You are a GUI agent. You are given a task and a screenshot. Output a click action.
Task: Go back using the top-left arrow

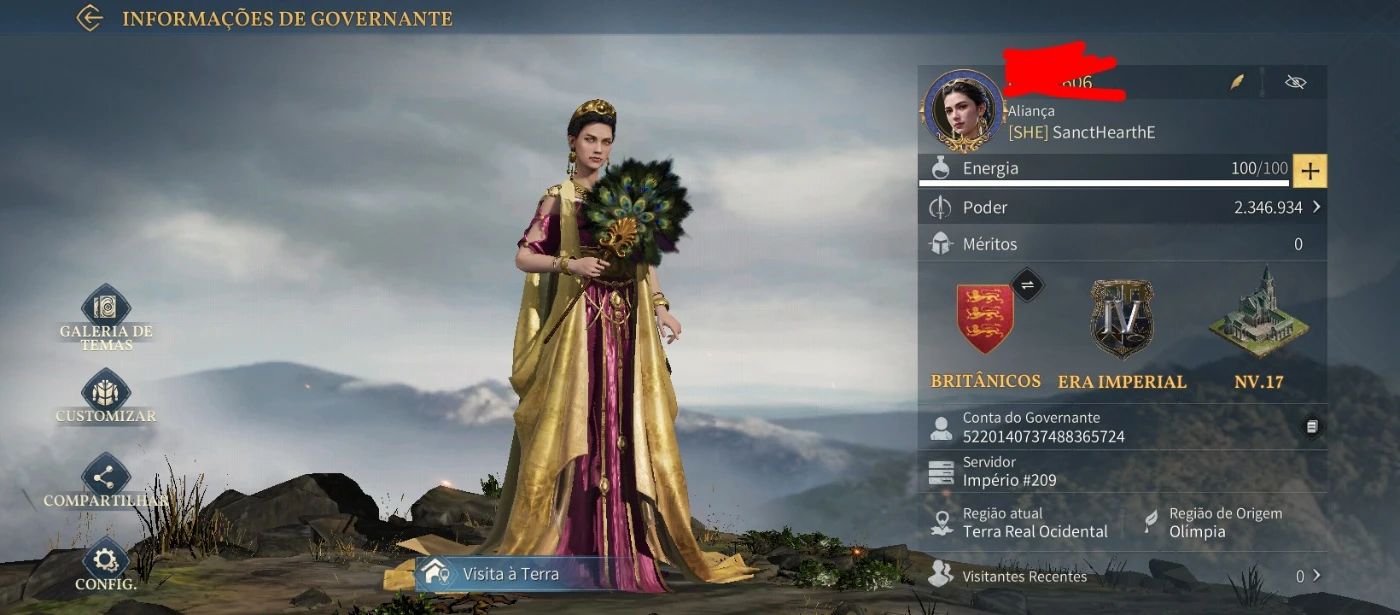[90, 18]
